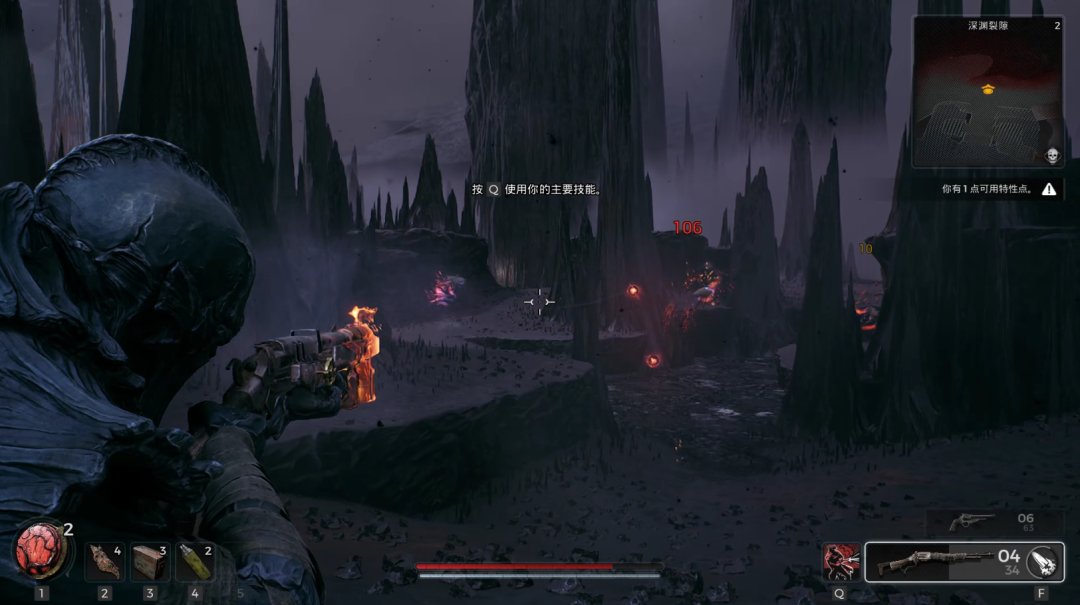The image size is (1080, 605).
Task: Select the brown root consumable with count 4
Action: coord(104,562)
